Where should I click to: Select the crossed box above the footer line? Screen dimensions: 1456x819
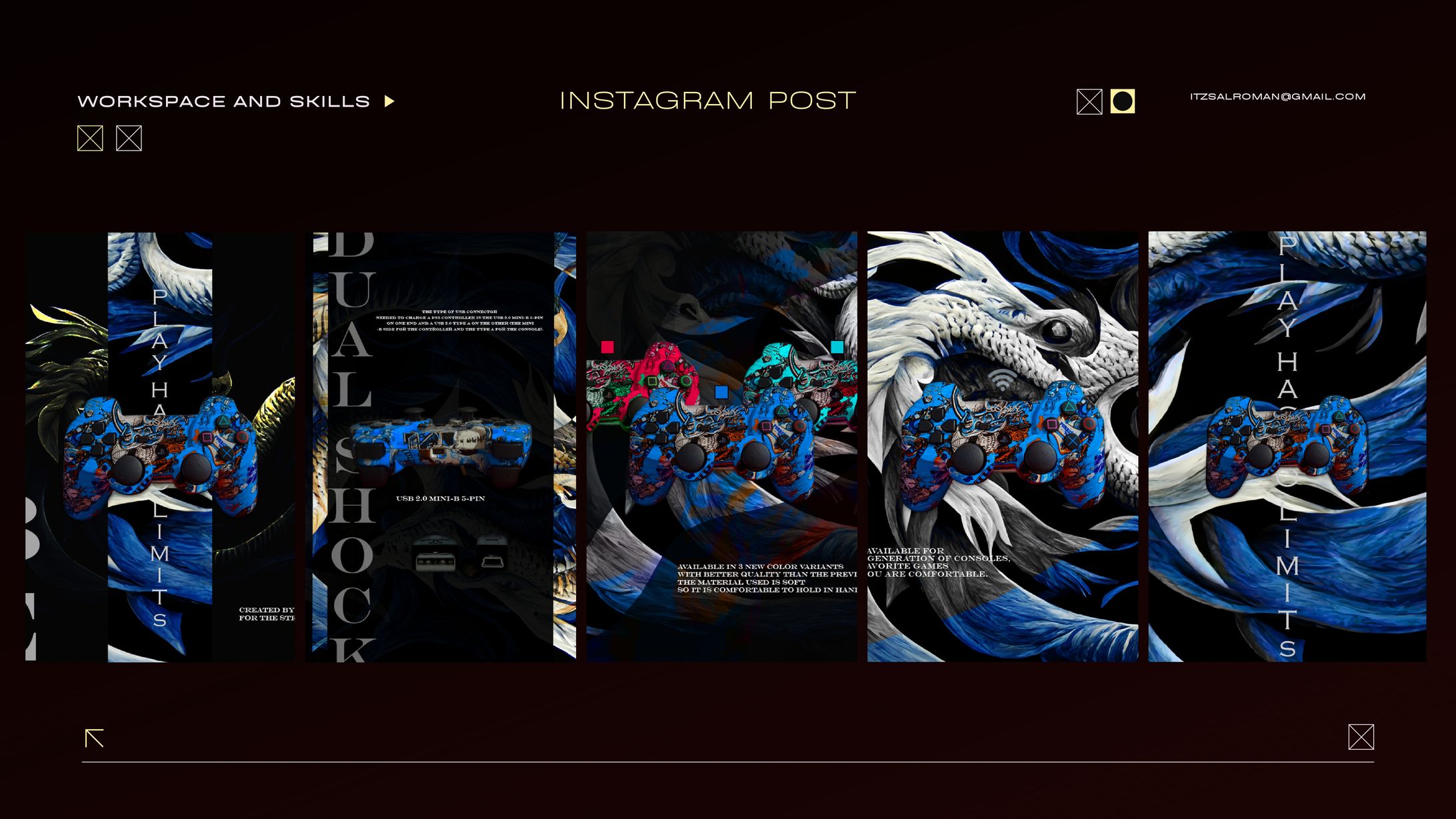pyautogui.click(x=1361, y=737)
